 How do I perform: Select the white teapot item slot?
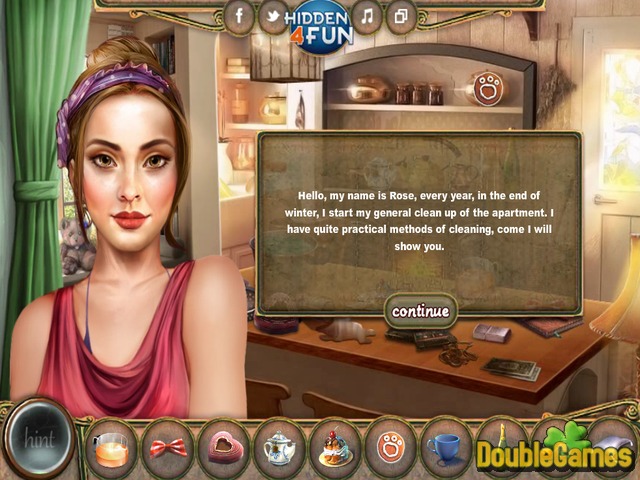[x=279, y=446]
